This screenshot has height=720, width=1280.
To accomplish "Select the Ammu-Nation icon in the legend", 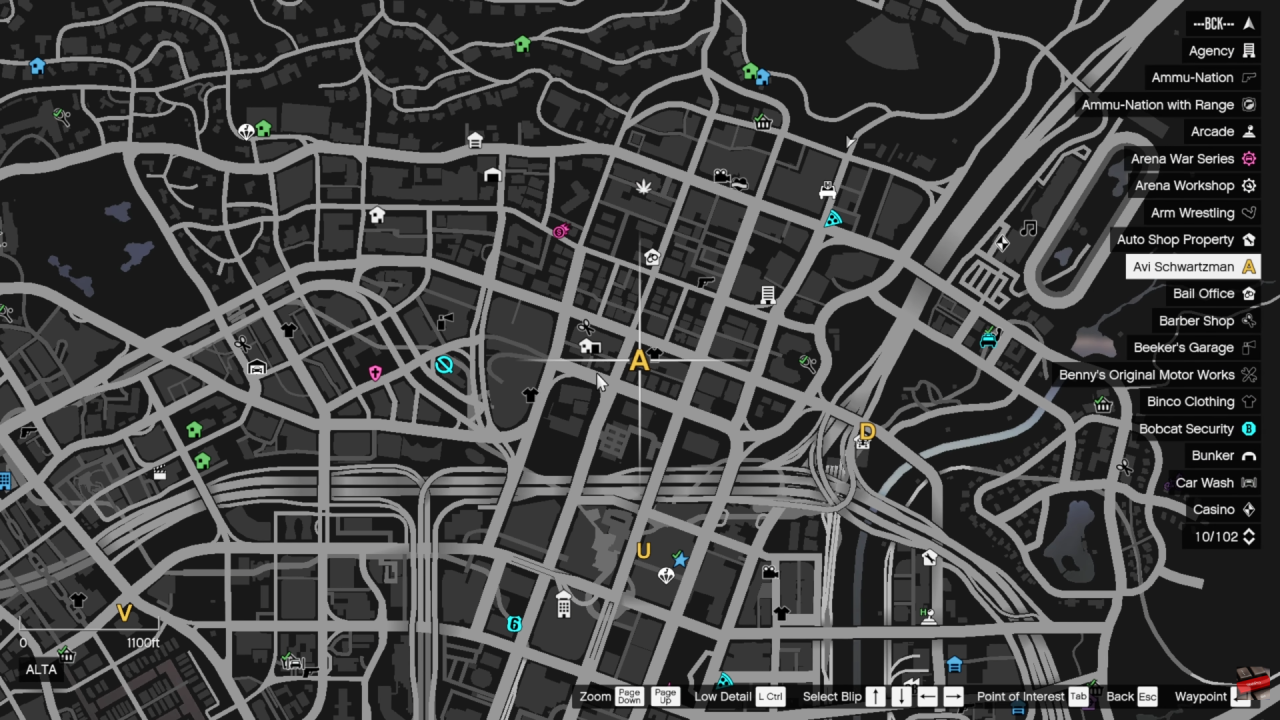I will point(1248,77).
